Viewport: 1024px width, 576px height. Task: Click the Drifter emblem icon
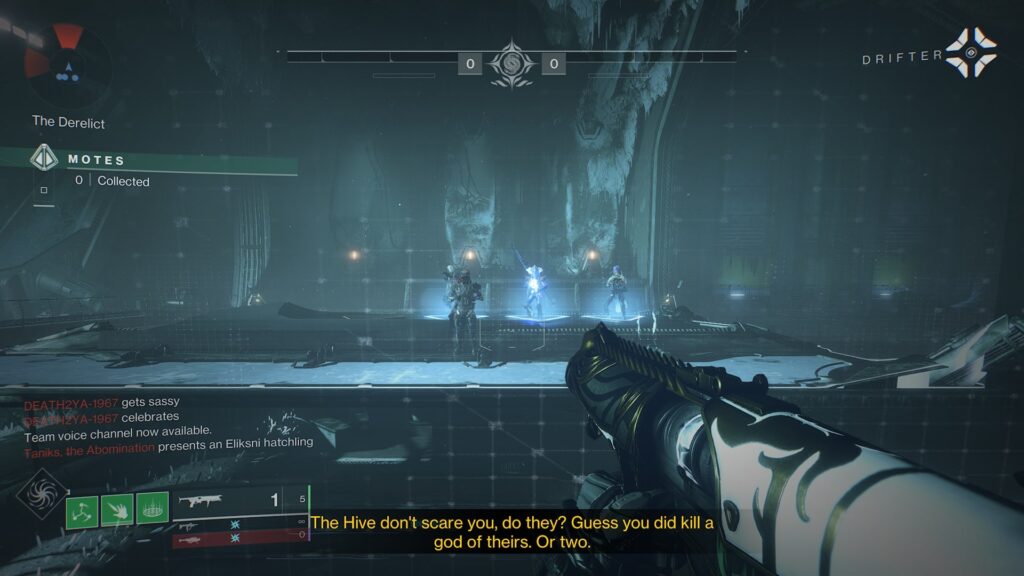coord(969,54)
